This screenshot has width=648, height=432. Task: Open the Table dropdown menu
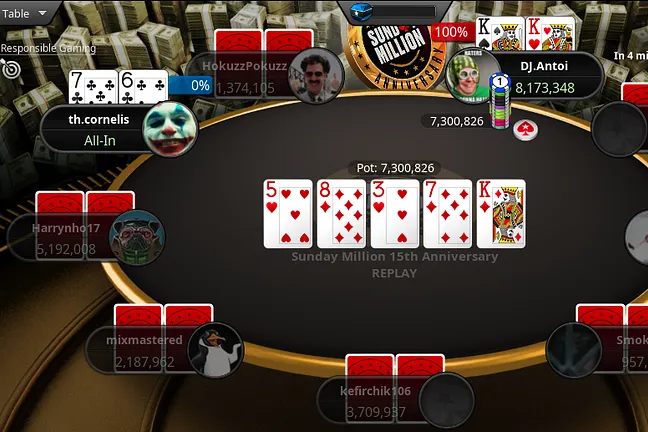point(27,14)
